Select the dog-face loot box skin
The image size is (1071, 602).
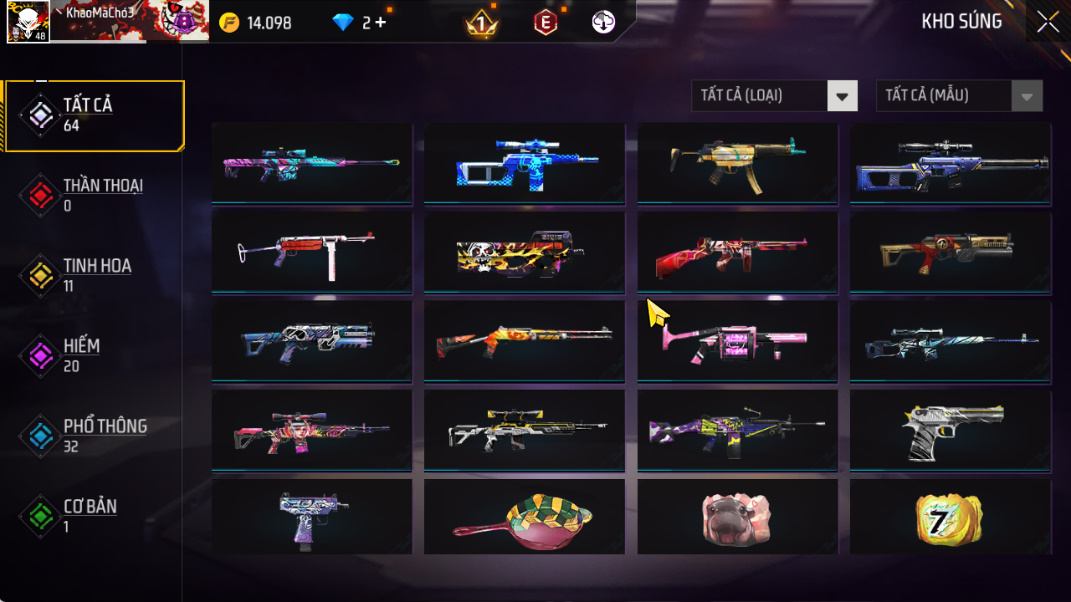737,517
